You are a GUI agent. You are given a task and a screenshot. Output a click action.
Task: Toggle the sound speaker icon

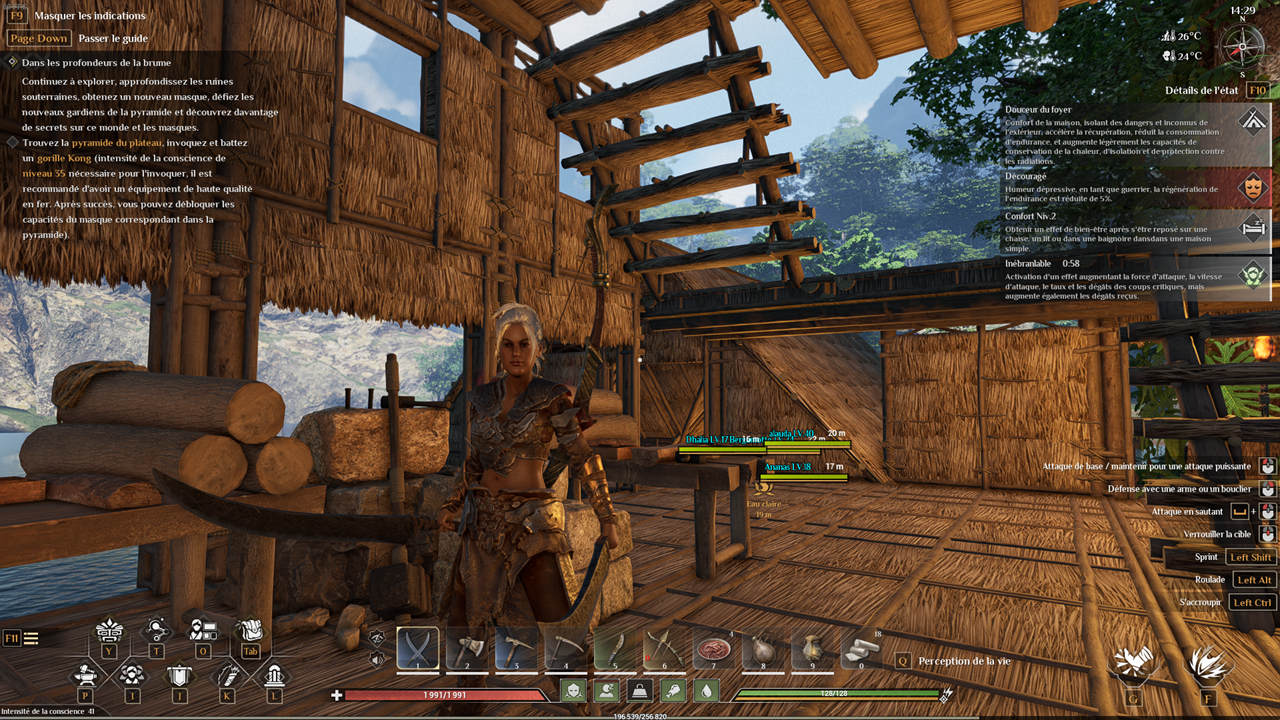point(377,659)
